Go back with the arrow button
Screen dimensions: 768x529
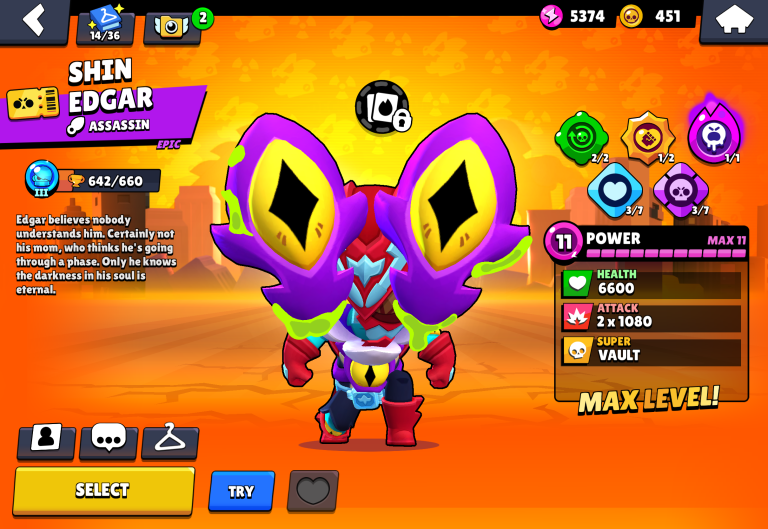pyautogui.click(x=35, y=20)
